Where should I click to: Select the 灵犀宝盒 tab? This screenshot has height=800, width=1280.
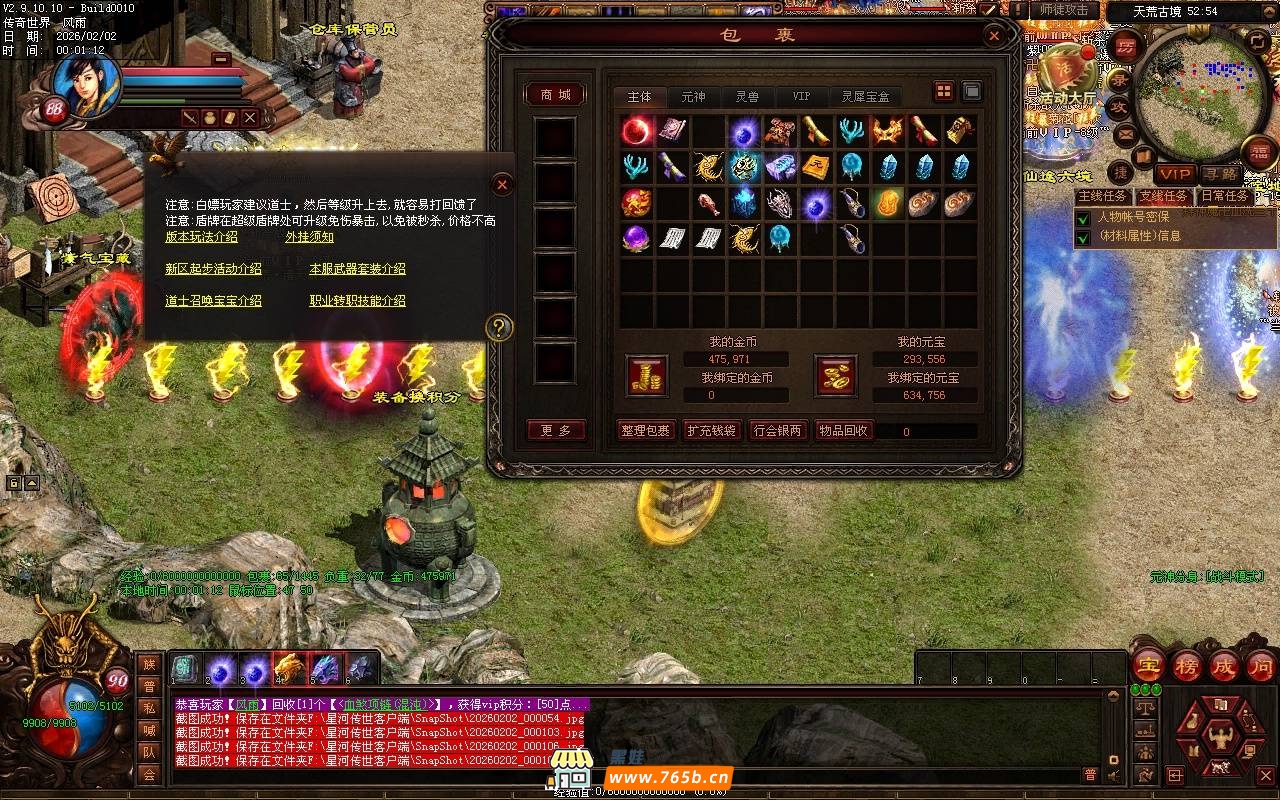pyautogui.click(x=864, y=96)
